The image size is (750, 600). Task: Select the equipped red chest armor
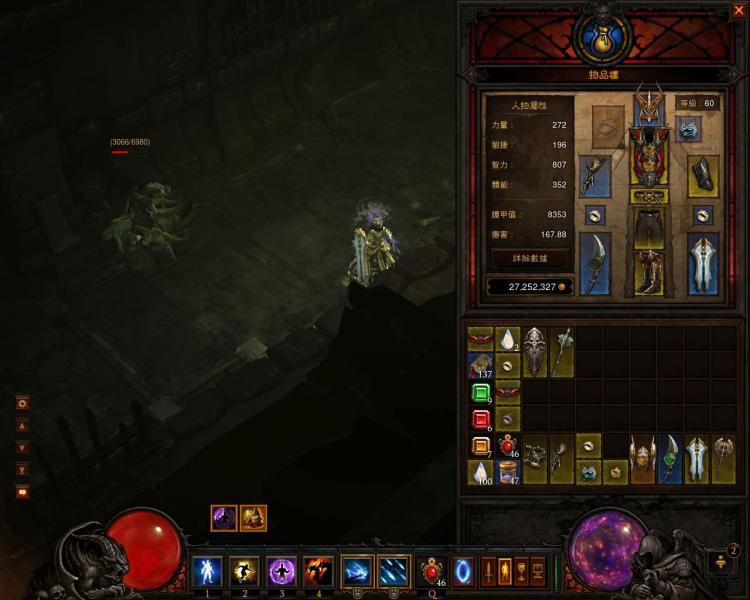pyautogui.click(x=649, y=152)
